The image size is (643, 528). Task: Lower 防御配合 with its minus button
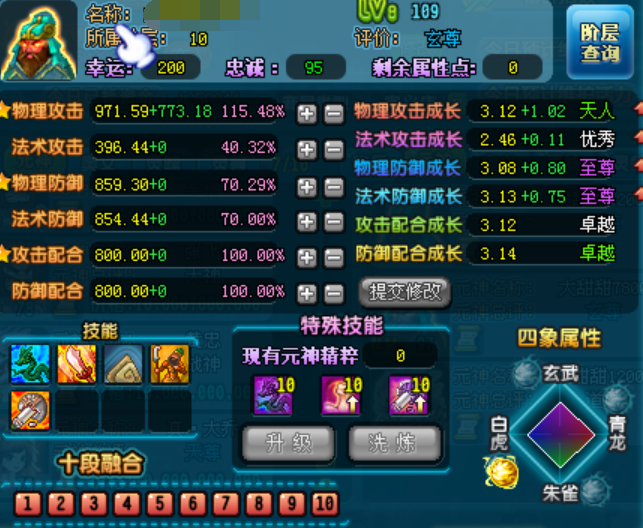pyautogui.click(x=334, y=293)
